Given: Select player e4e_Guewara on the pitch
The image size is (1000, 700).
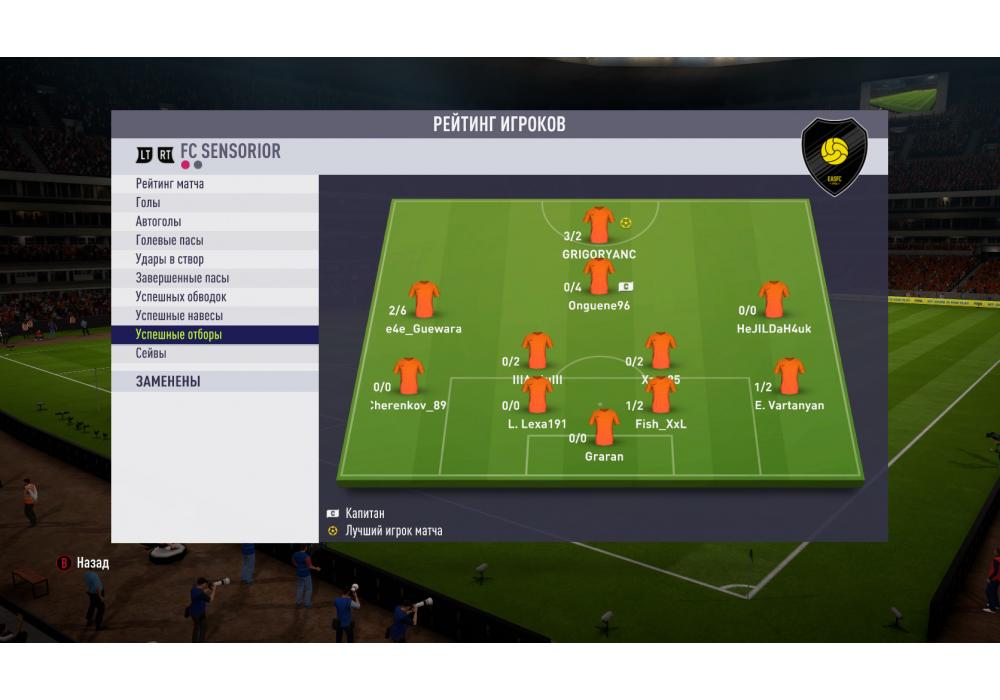Looking at the screenshot, I should [x=424, y=300].
